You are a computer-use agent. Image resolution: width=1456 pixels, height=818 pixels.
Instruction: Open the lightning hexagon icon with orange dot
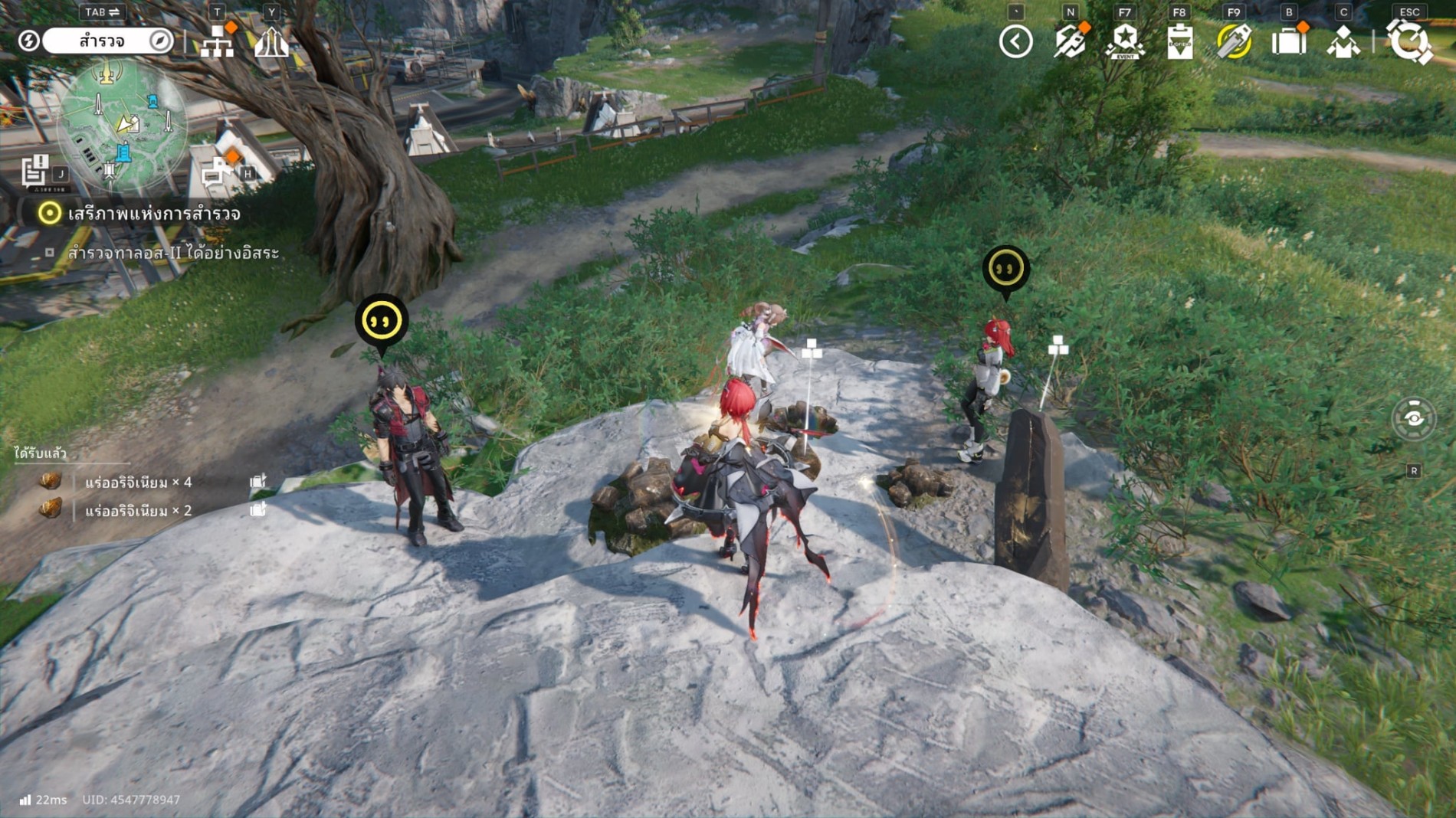coord(1070,41)
